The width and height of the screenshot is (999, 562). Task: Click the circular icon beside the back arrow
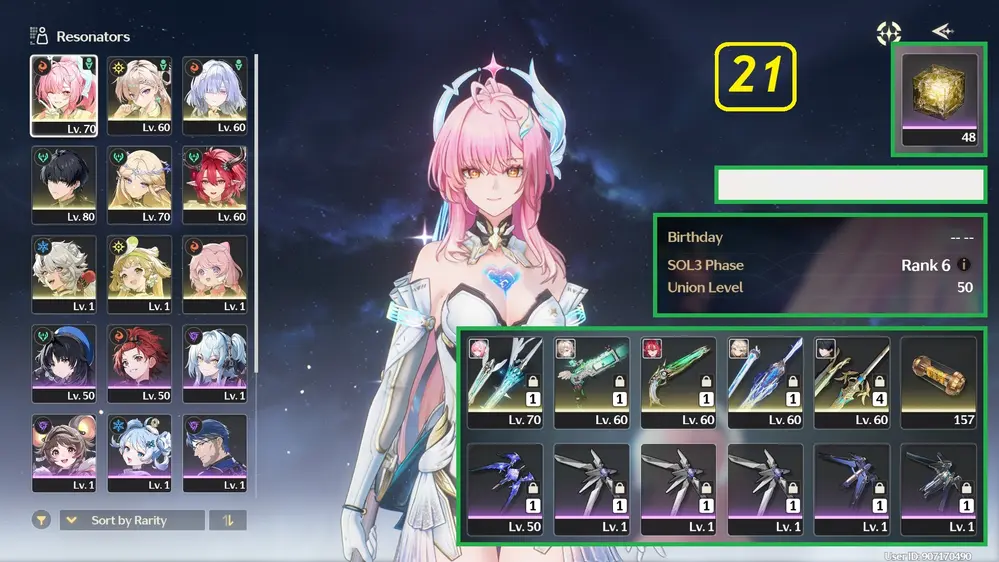click(x=889, y=33)
